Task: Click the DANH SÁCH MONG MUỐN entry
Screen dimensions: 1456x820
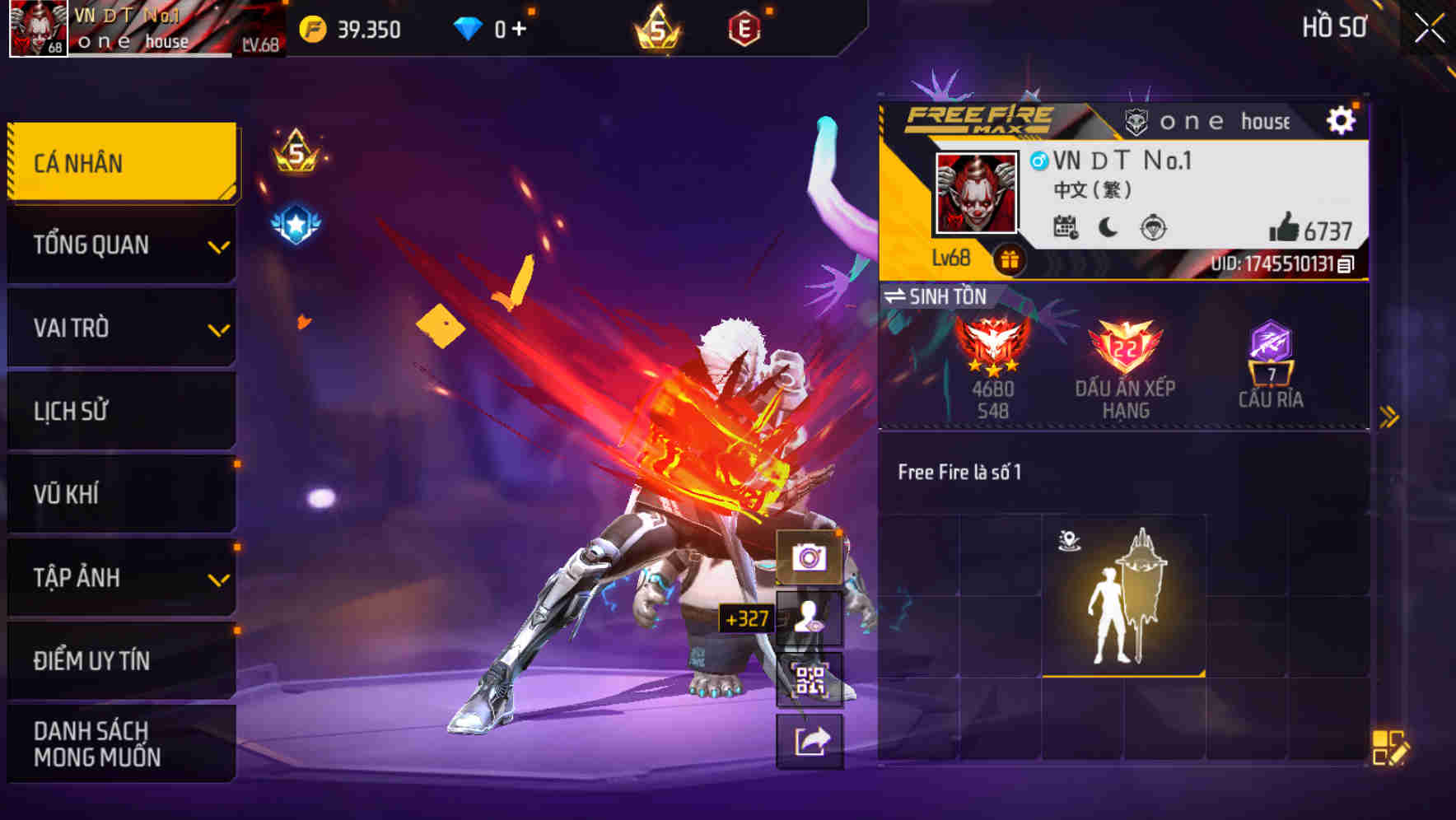Action: (x=121, y=743)
